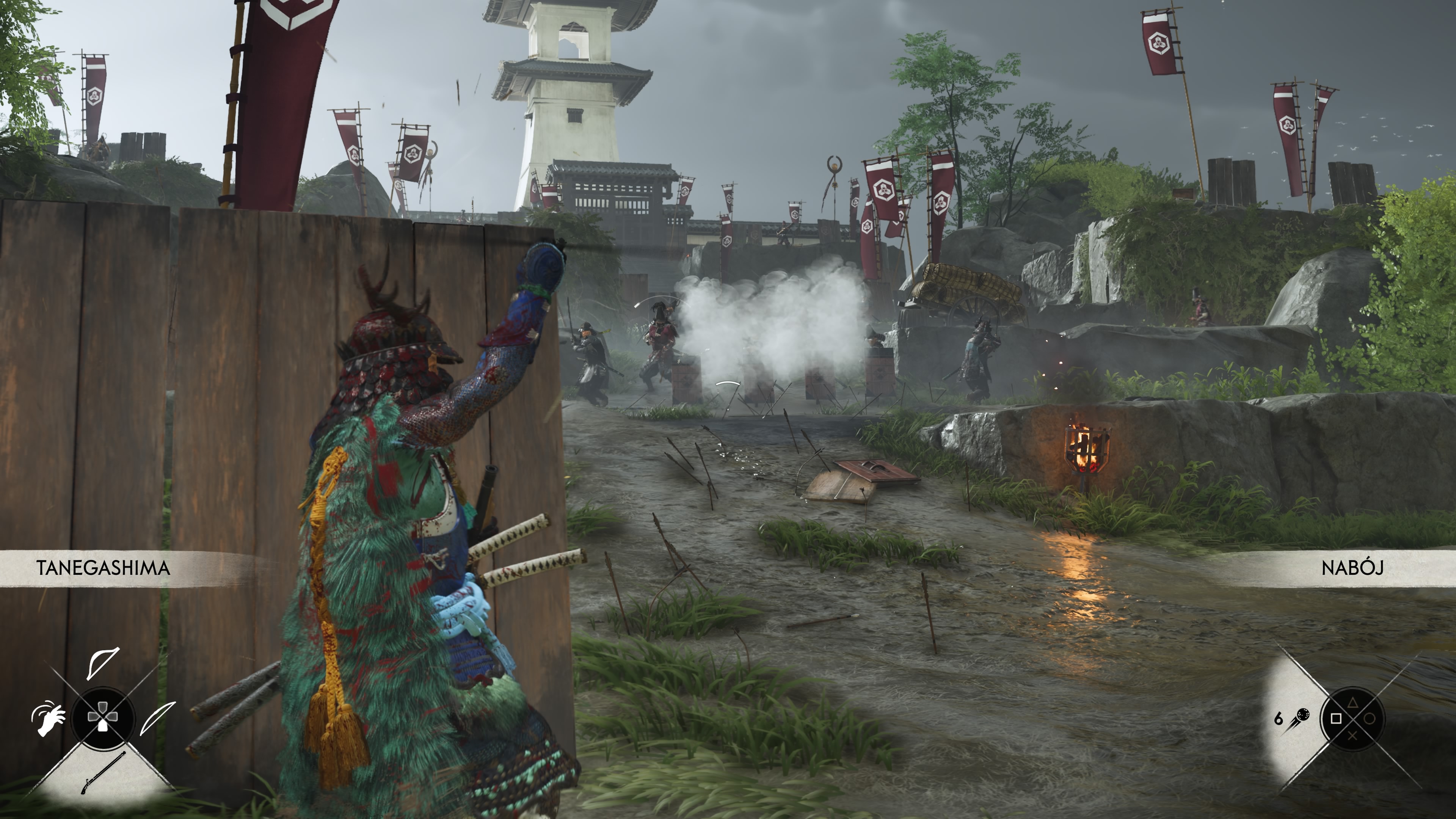Screen dimensions: 1456x819
Task: Equip the Tanegashima rifle icon
Action: [x=103, y=773]
